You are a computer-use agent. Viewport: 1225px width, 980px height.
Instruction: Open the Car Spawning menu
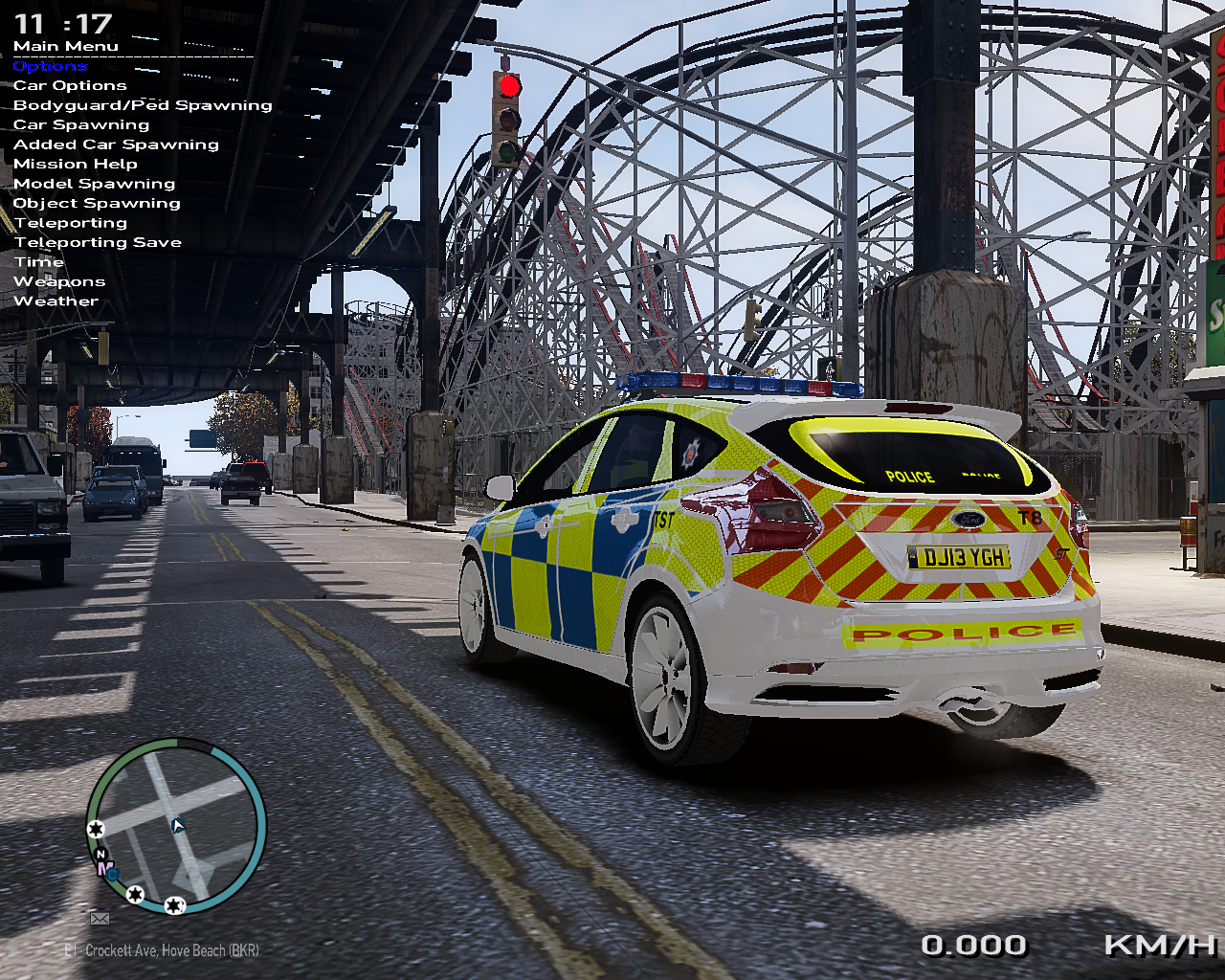81,124
